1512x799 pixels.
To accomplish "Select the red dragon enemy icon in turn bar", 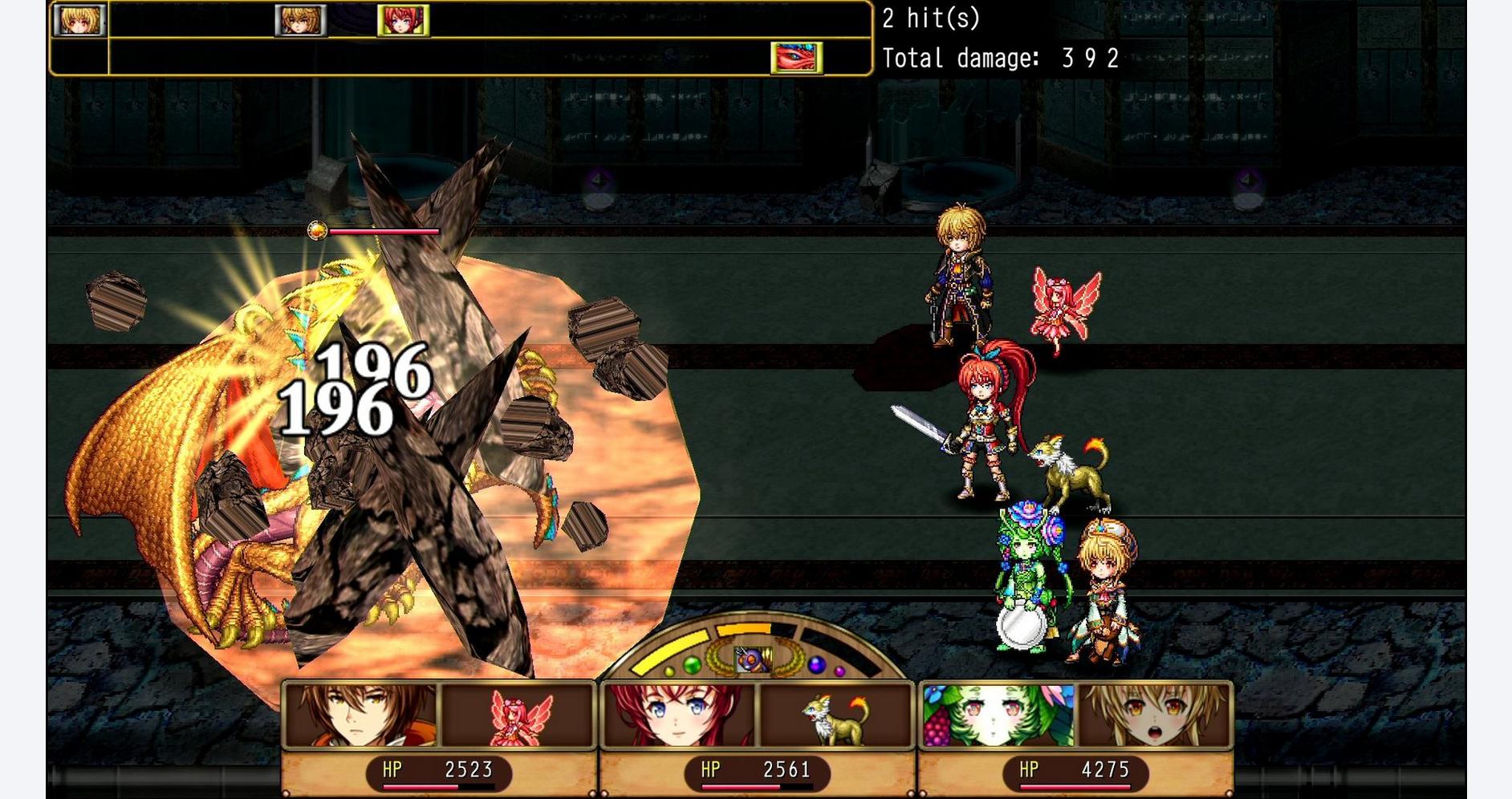I will [x=796, y=56].
